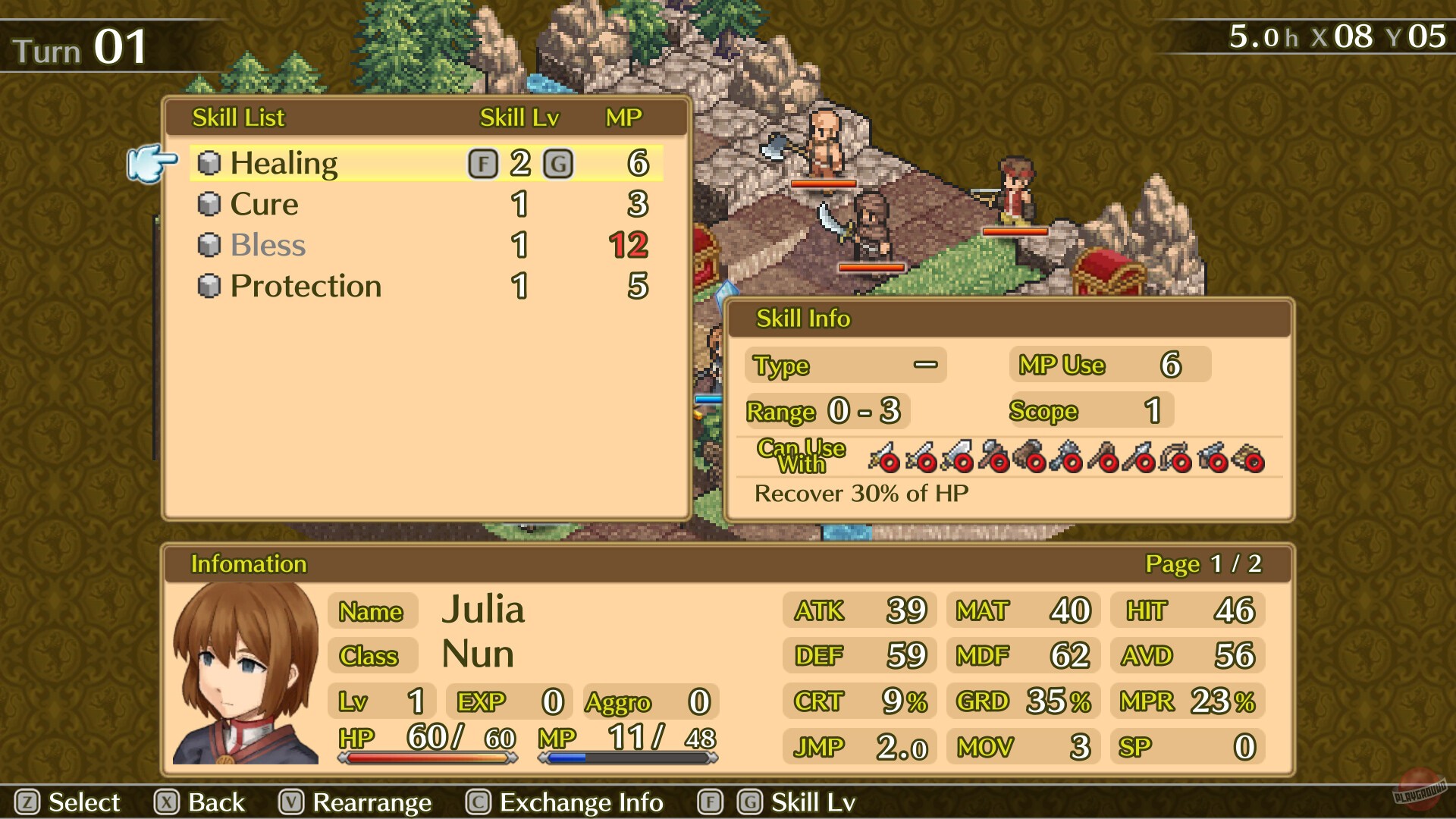Click the hand cursor icon pointing at Healing
The image size is (1456, 819).
pyautogui.click(x=150, y=165)
